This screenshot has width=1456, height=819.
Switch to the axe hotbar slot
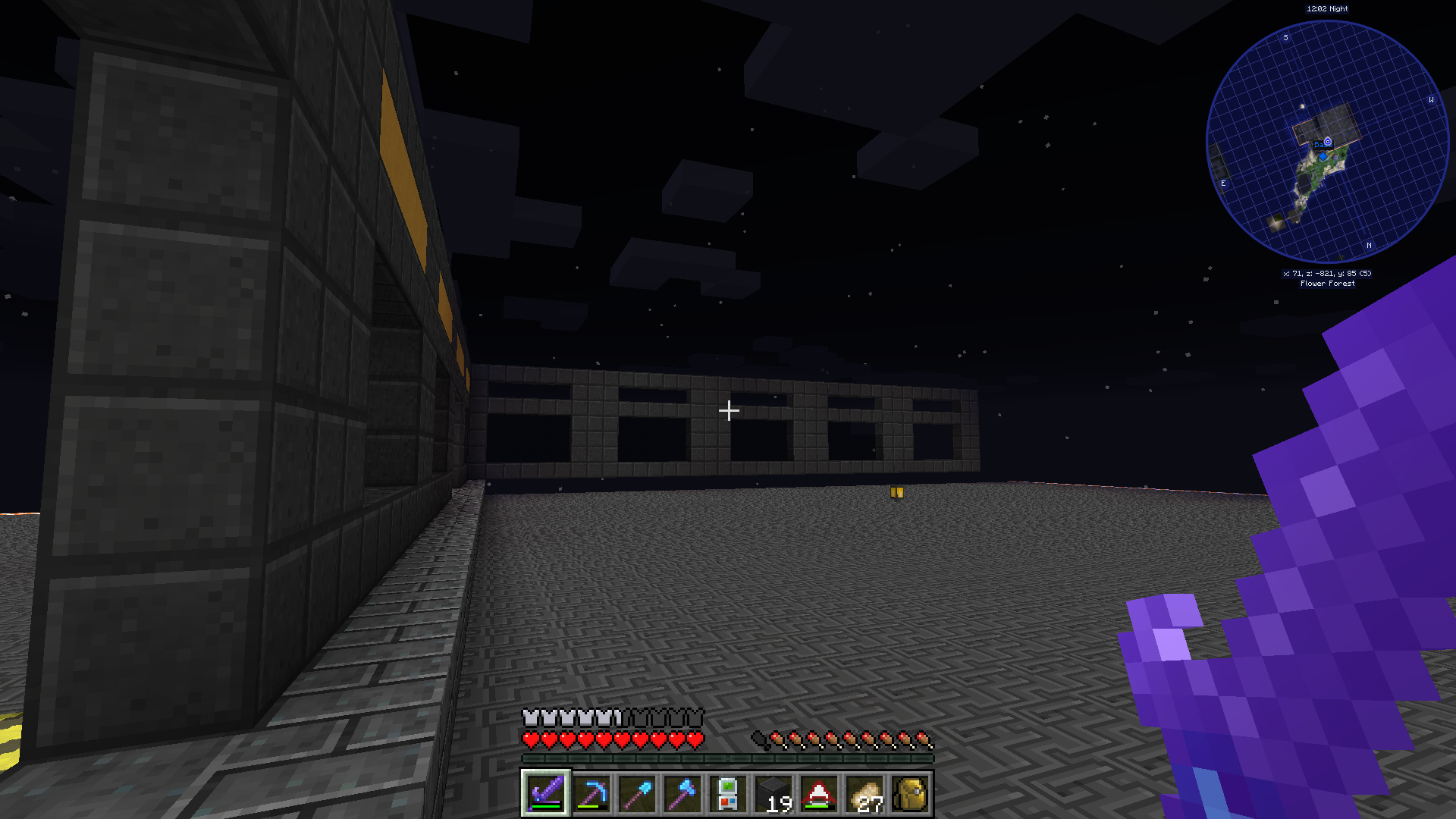click(x=682, y=793)
